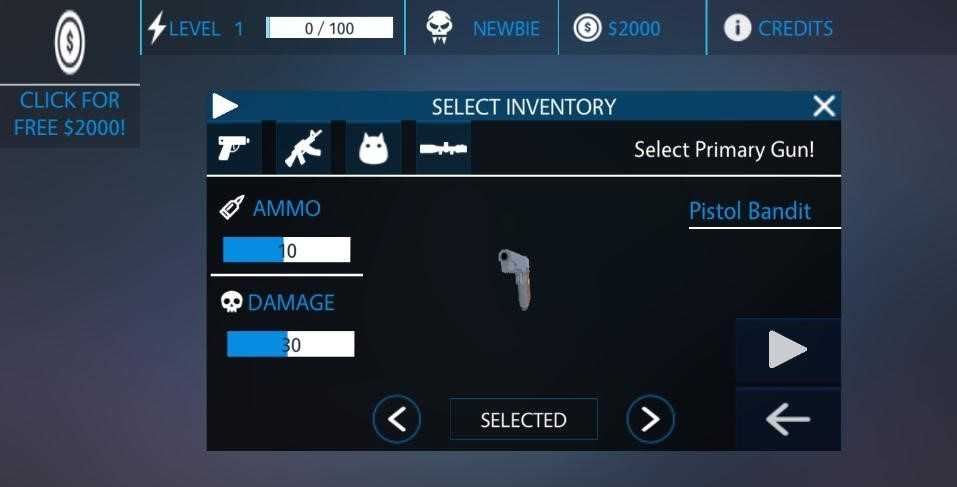Show the next gun with right arrow
Screen dimensions: 957x487
650,419
